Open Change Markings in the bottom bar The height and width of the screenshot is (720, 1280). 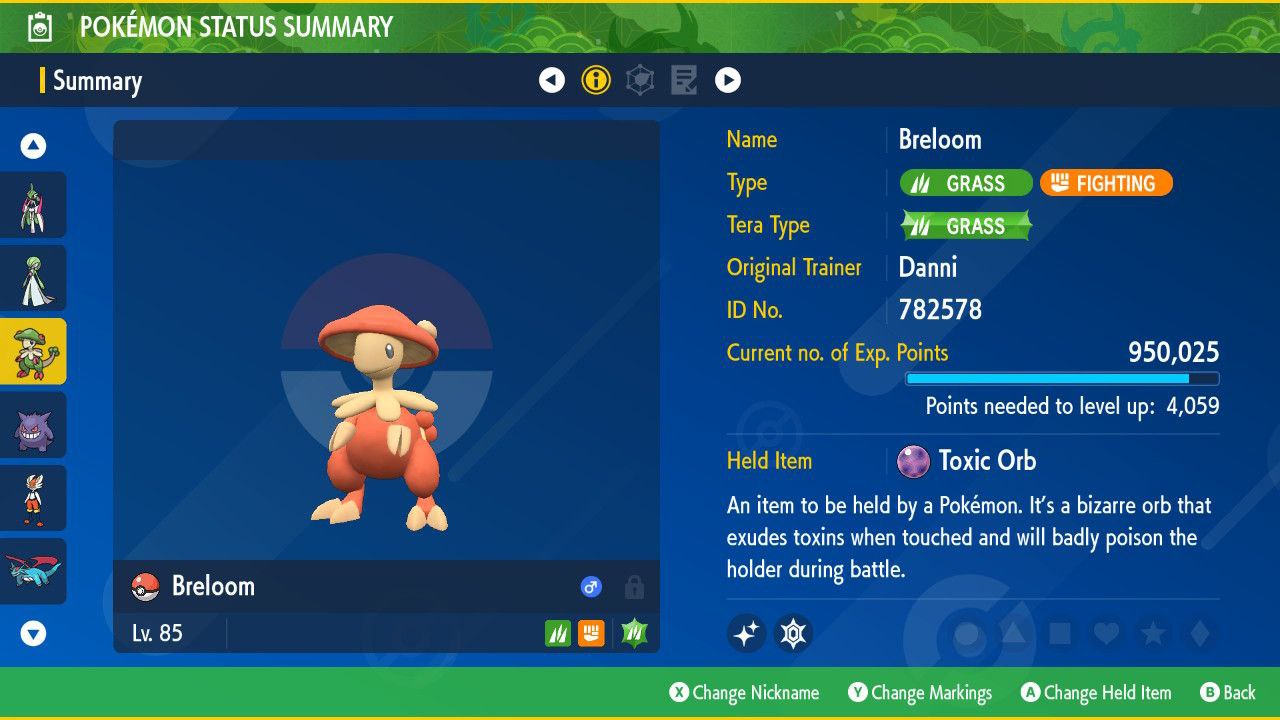[920, 693]
